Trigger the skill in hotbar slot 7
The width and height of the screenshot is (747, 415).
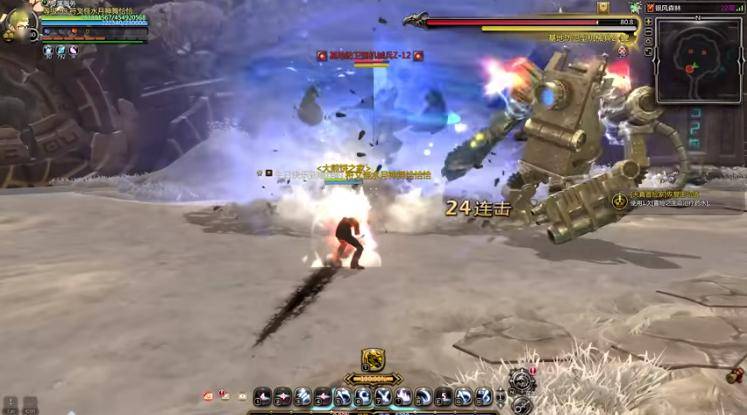pyautogui.click(x=383, y=397)
